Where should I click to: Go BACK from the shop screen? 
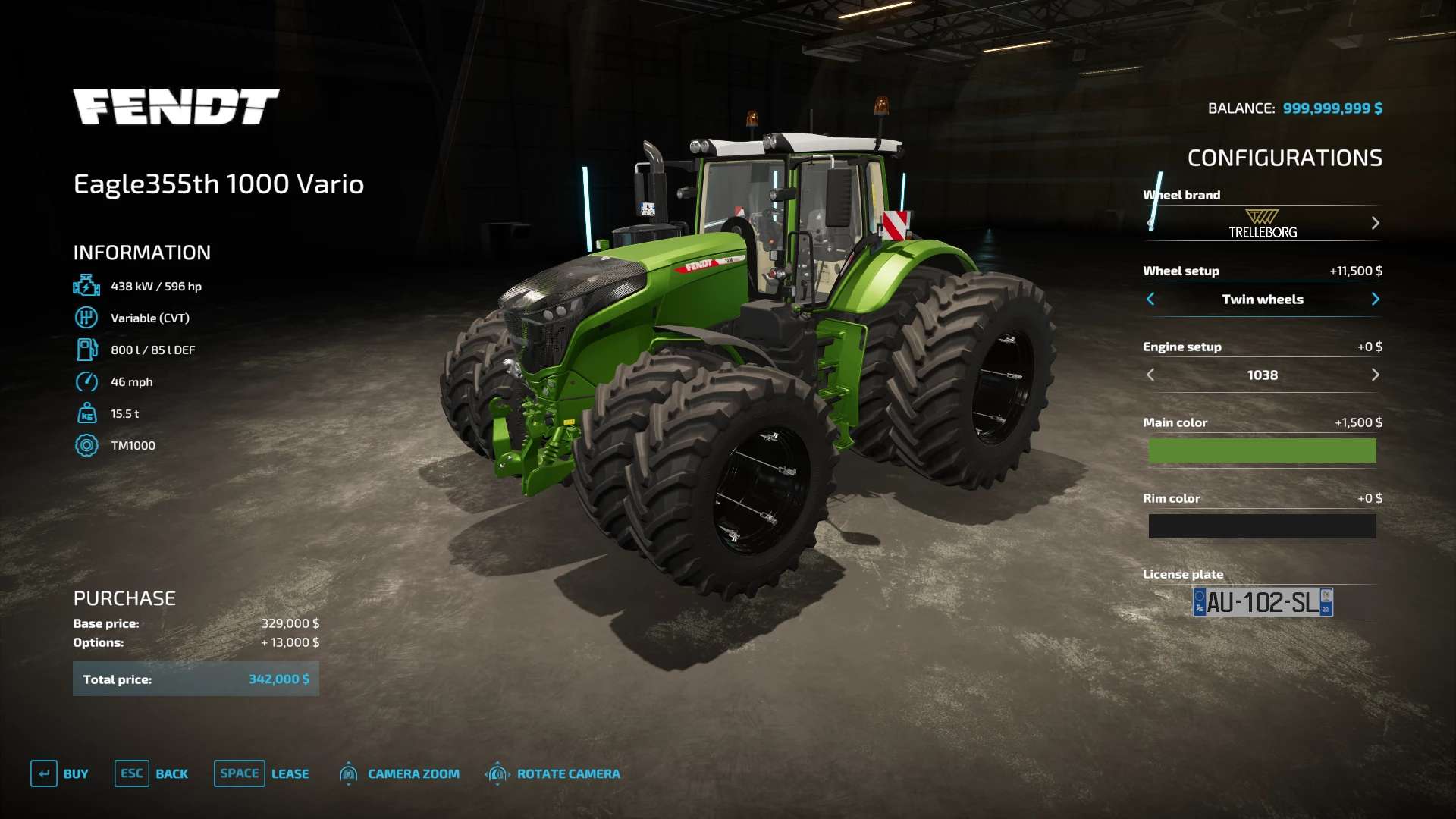coord(152,773)
